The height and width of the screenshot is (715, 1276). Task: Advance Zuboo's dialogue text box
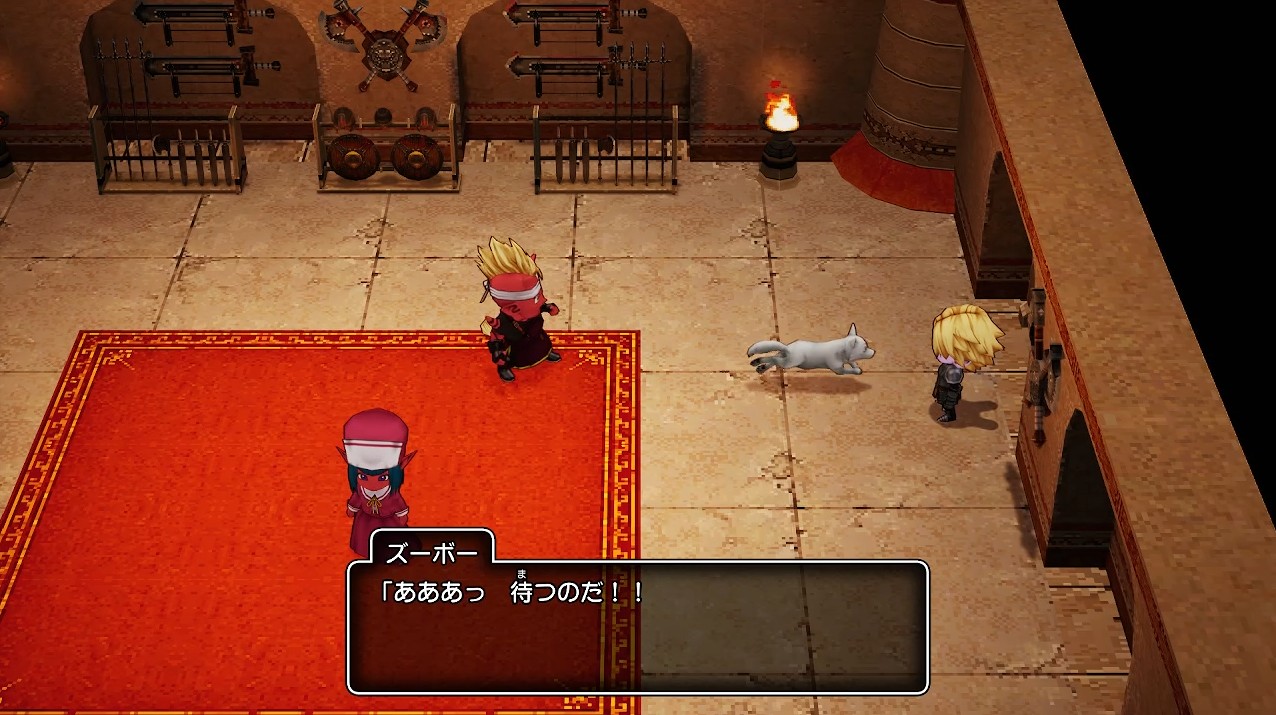637,627
